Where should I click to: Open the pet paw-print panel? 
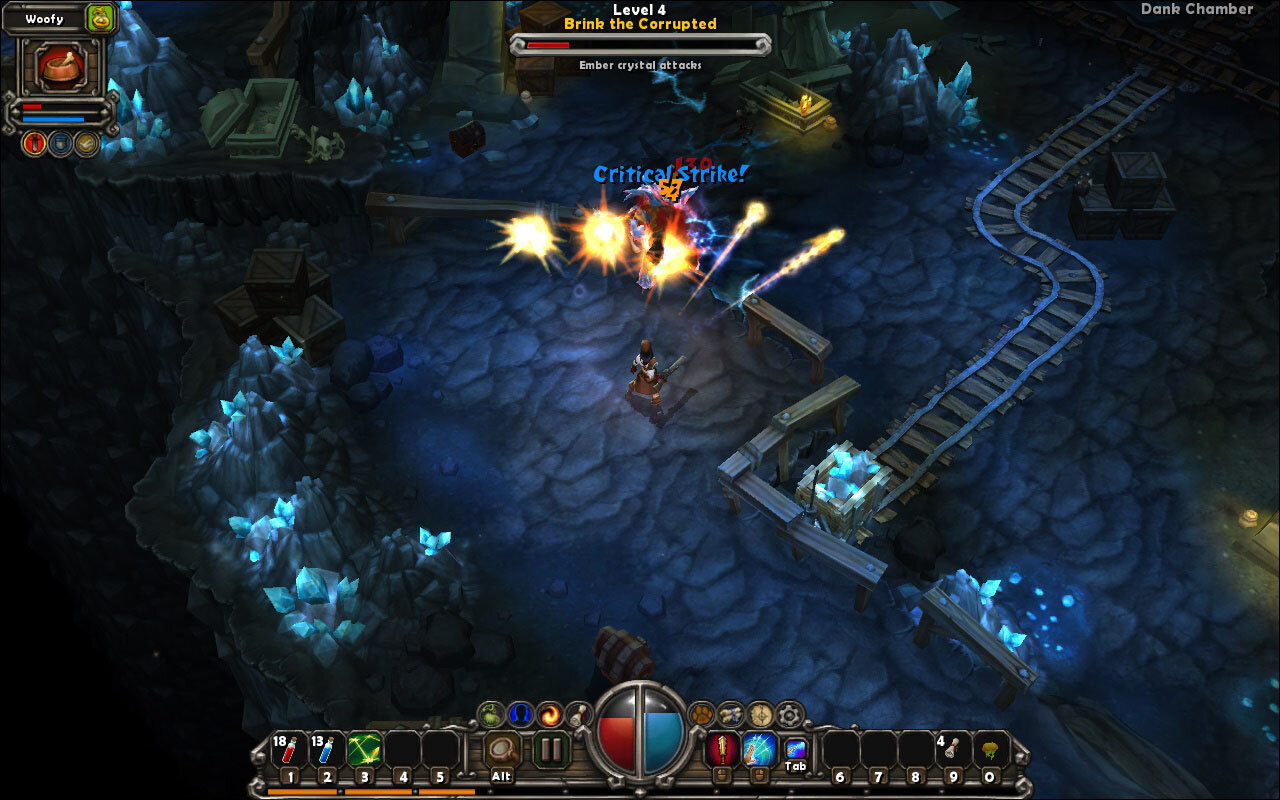pos(702,714)
